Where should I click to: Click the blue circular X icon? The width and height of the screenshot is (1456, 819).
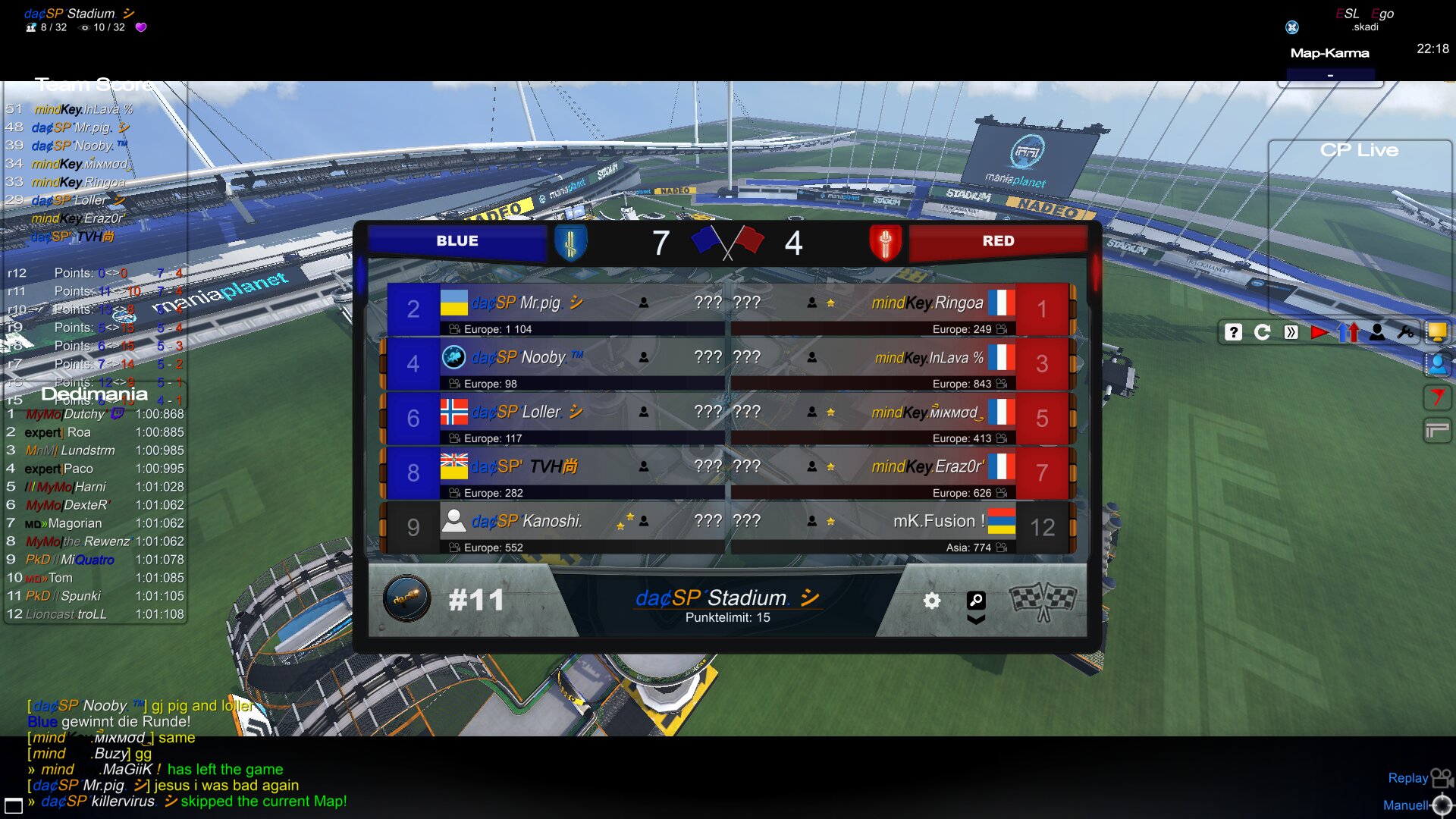click(x=1292, y=27)
